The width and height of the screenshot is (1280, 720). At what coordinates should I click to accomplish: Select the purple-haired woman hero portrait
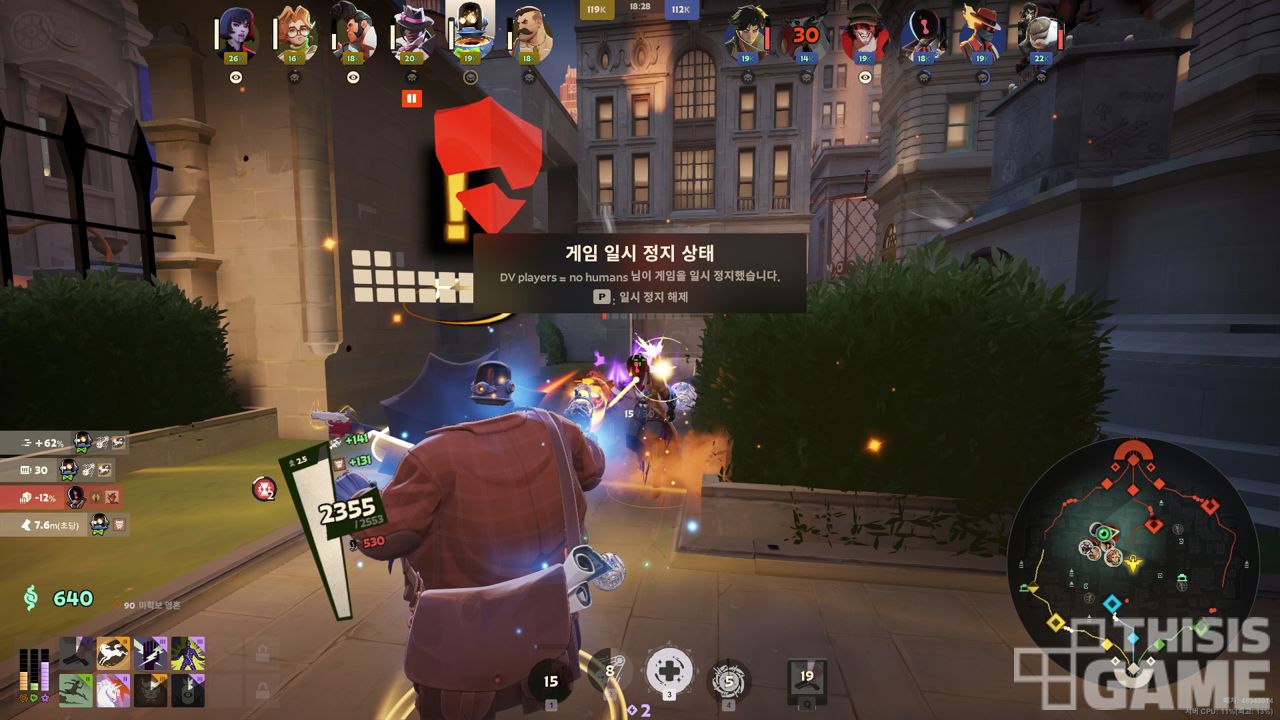tap(235, 35)
